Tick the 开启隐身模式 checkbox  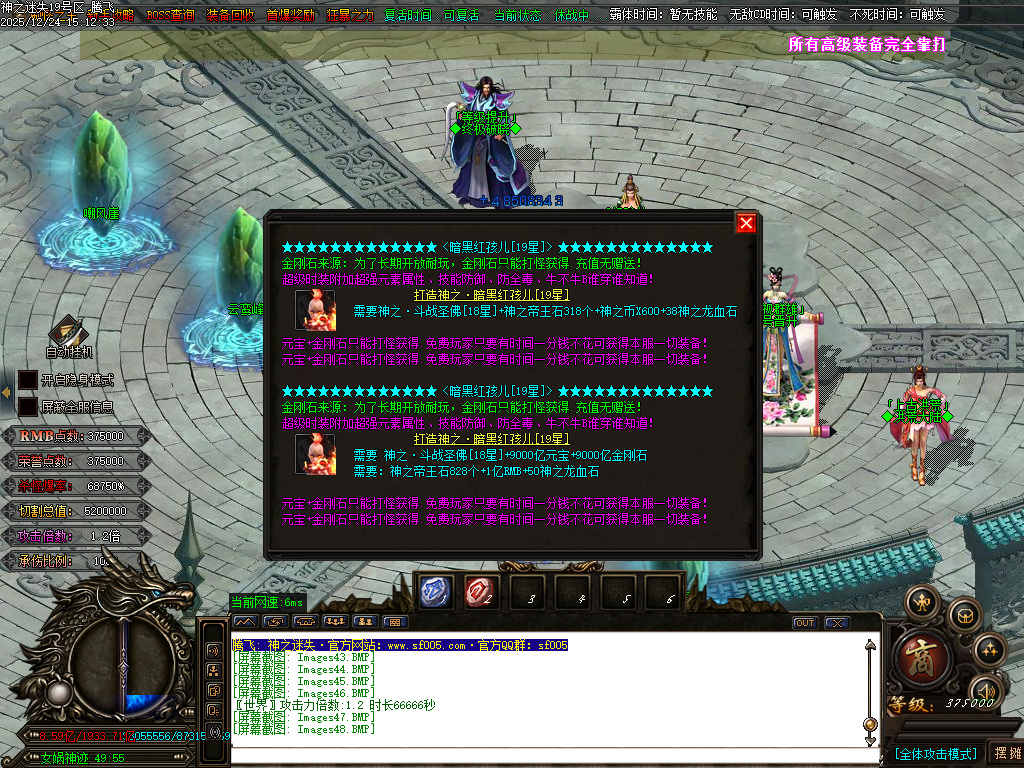pos(27,380)
